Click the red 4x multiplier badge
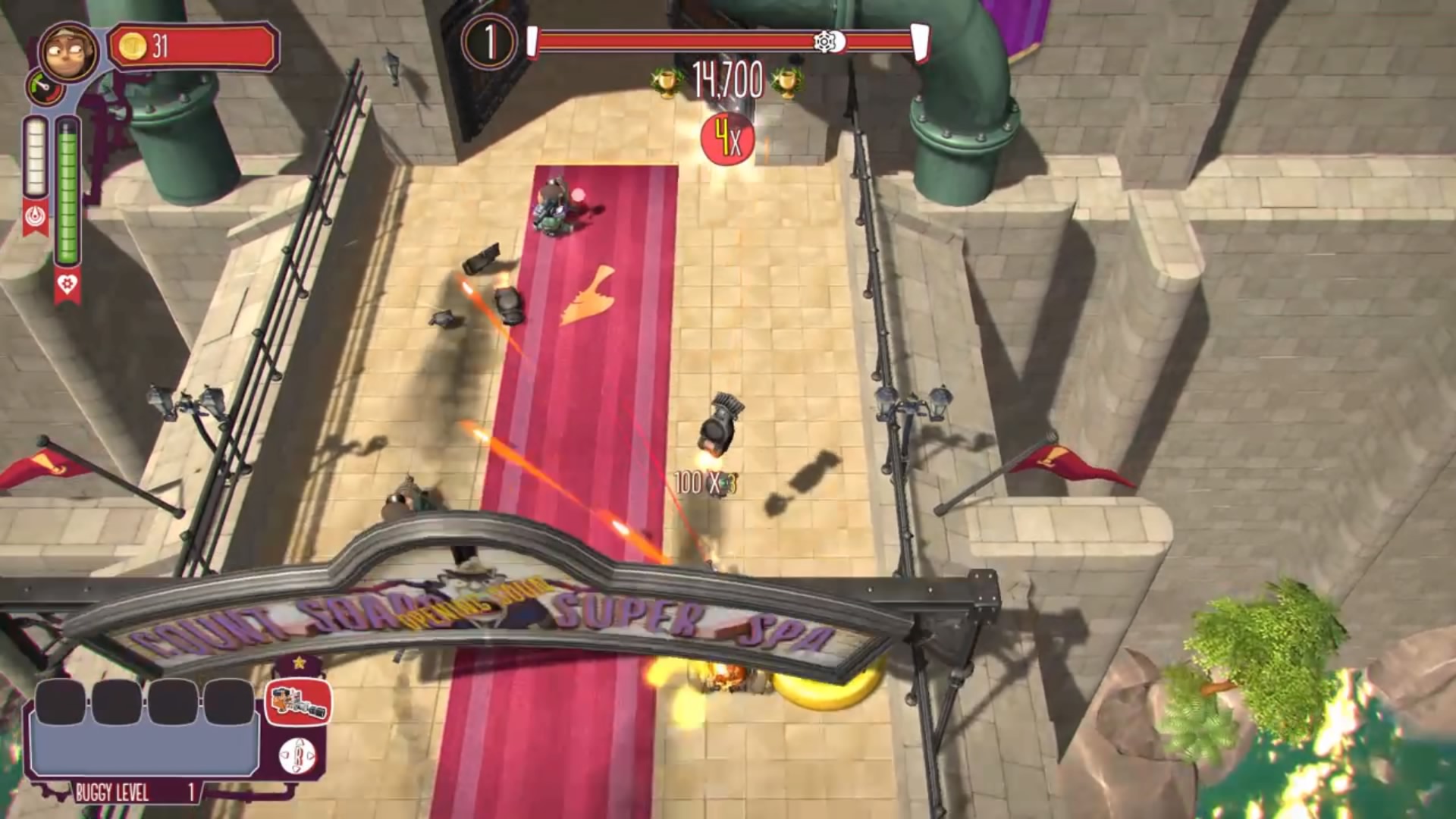 tap(727, 139)
